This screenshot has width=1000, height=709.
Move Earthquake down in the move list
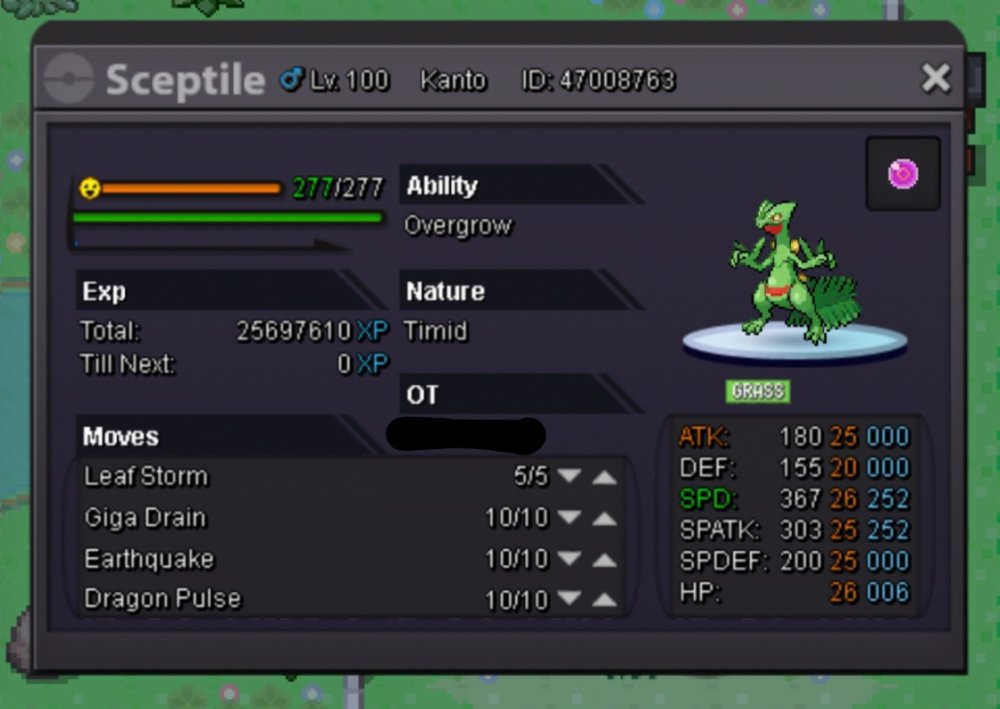click(x=570, y=559)
